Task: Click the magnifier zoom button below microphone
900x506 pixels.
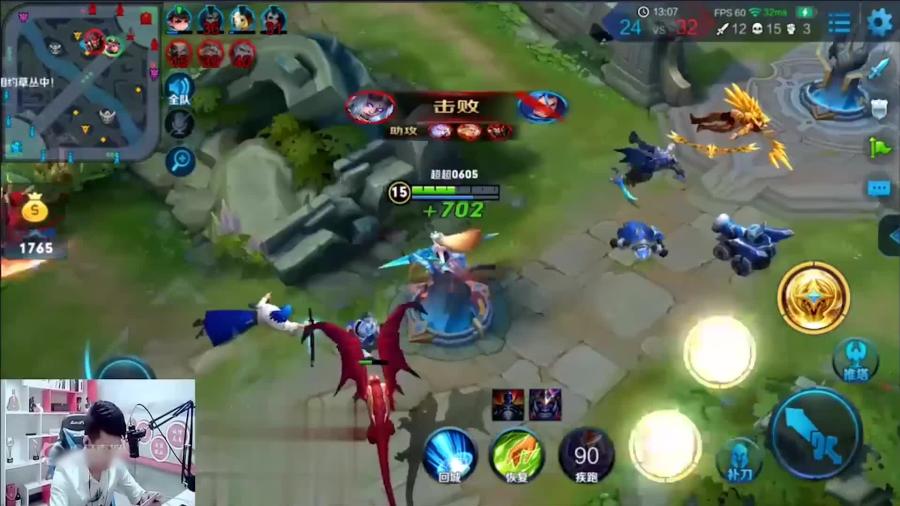Action: click(180, 160)
